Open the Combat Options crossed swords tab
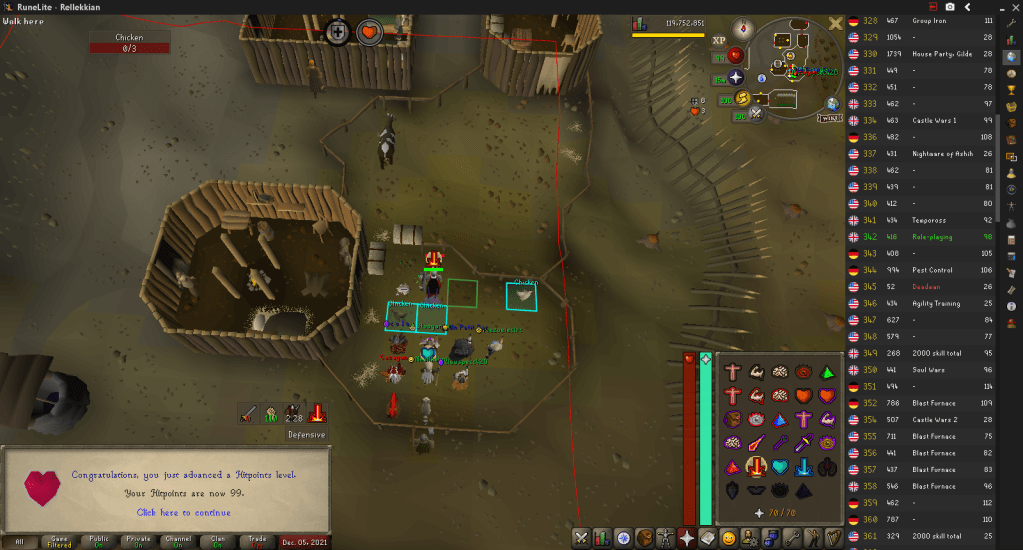 point(581,538)
